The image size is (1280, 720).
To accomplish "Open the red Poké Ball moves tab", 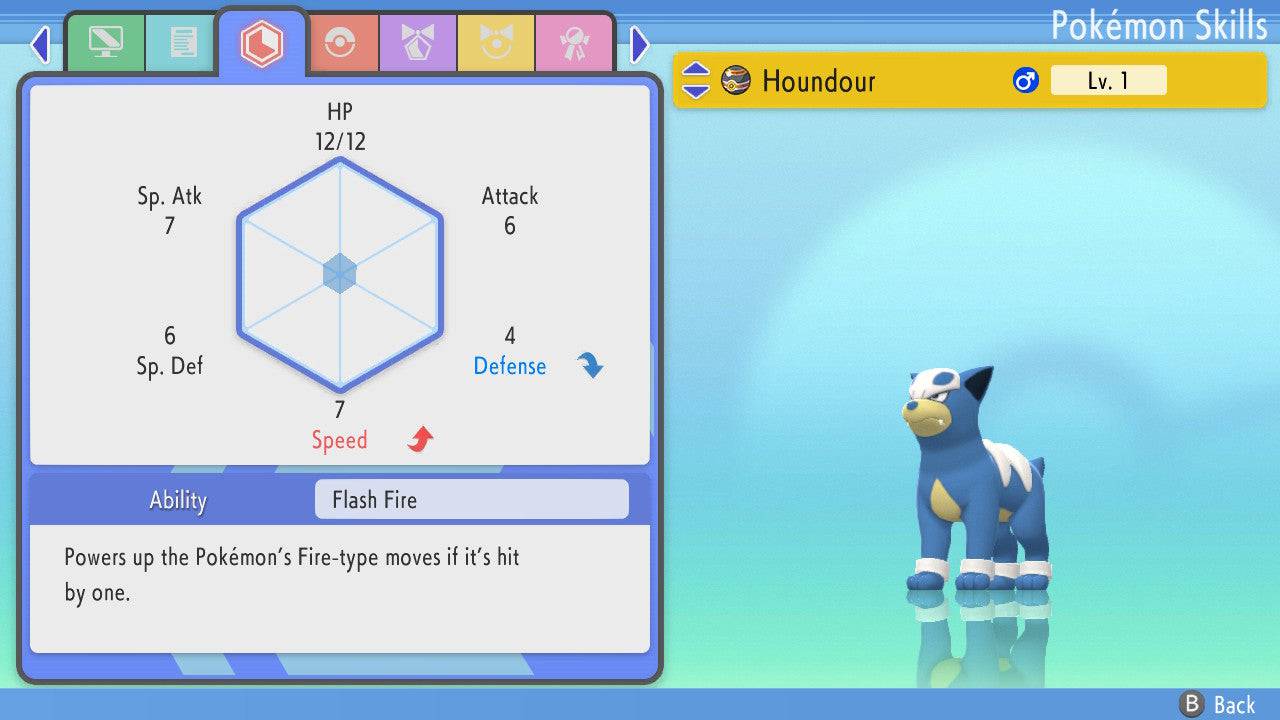I will [x=339, y=42].
